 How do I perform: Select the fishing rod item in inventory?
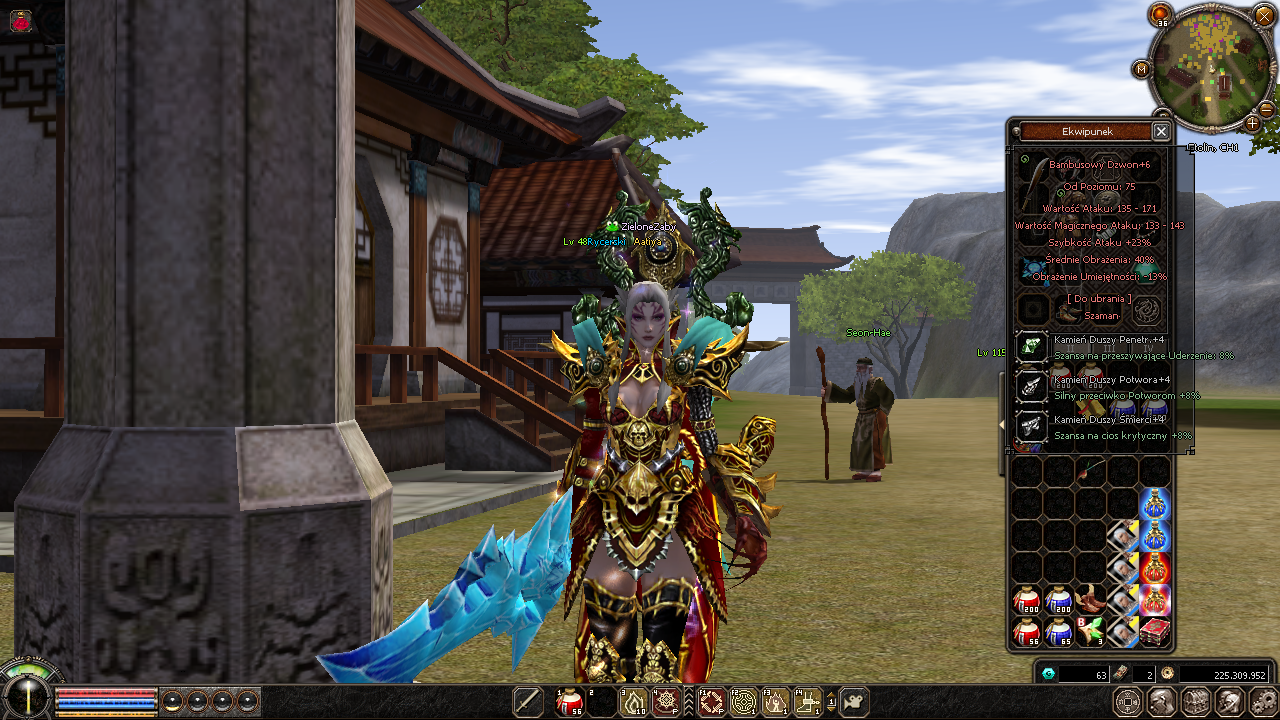click(1090, 470)
